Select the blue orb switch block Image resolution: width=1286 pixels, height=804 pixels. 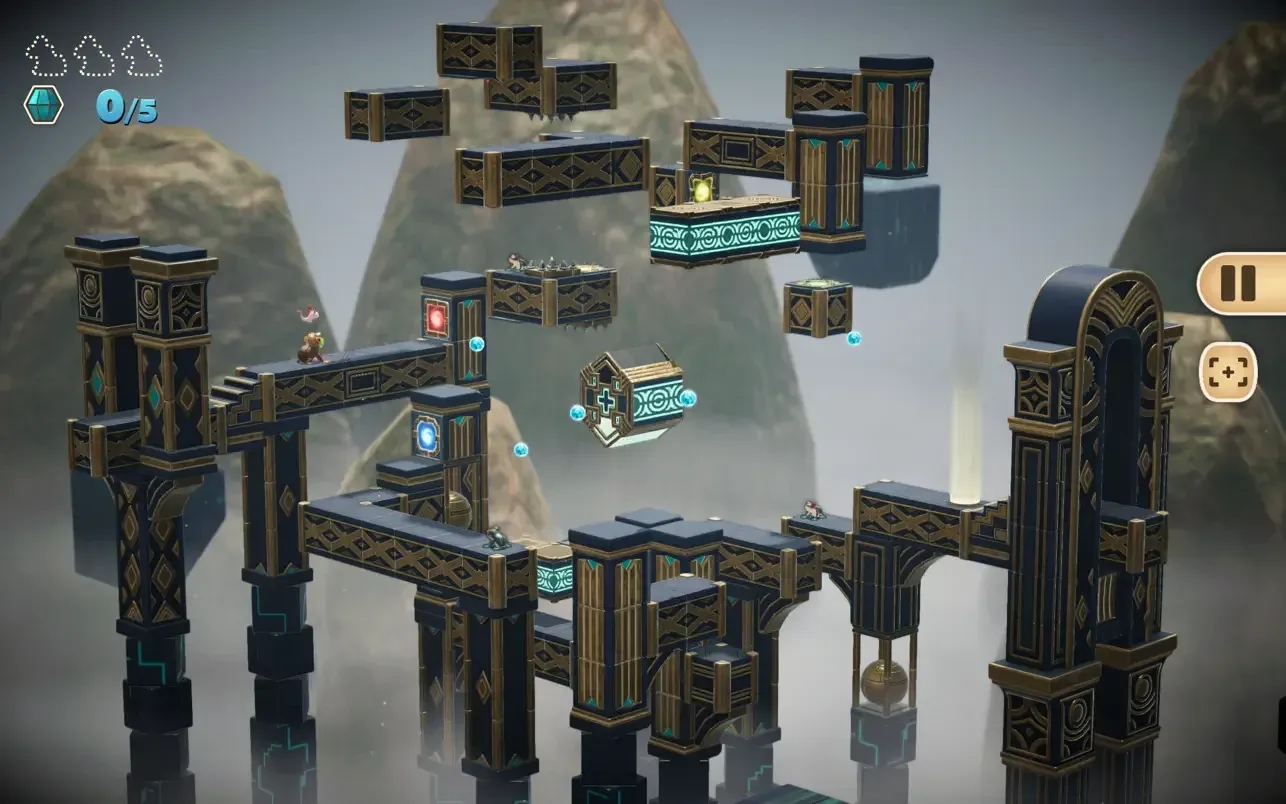click(x=428, y=433)
